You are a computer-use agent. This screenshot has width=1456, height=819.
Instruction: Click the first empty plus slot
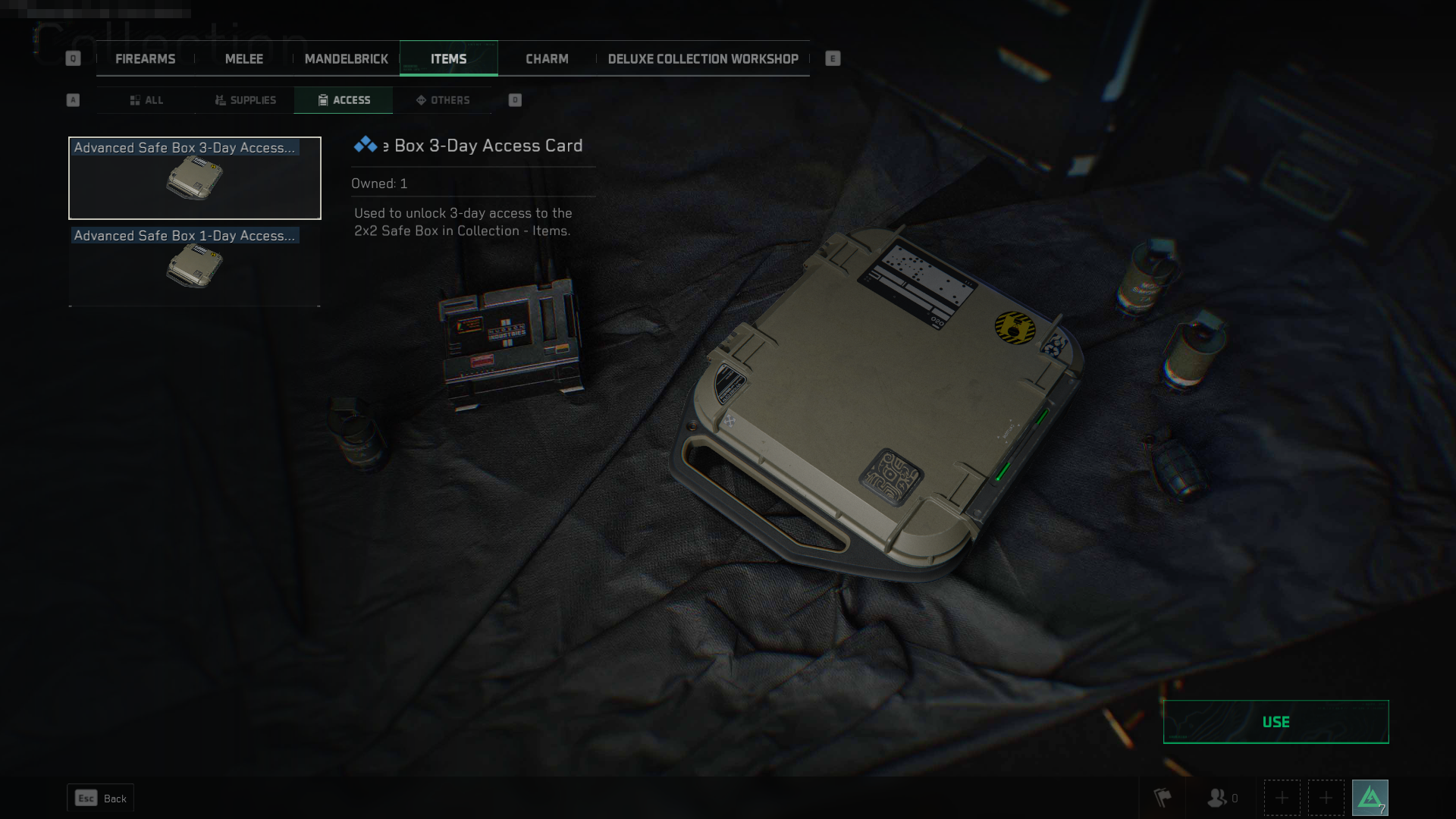coord(1282,797)
